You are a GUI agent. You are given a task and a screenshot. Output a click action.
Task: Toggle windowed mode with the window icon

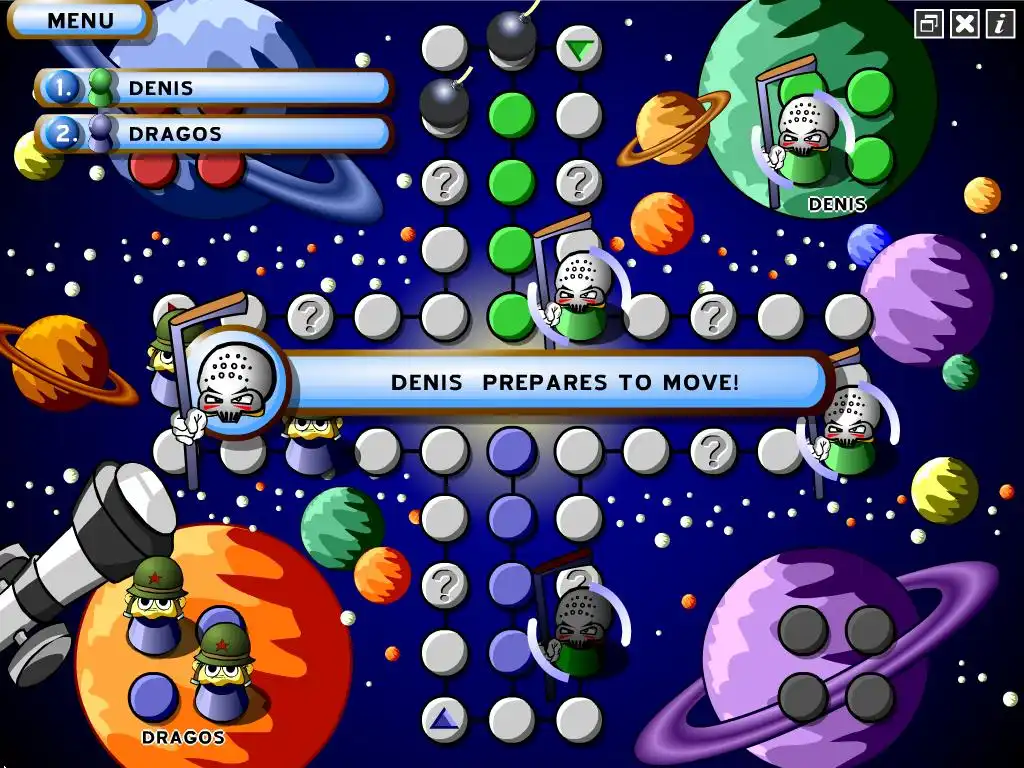pos(929,24)
